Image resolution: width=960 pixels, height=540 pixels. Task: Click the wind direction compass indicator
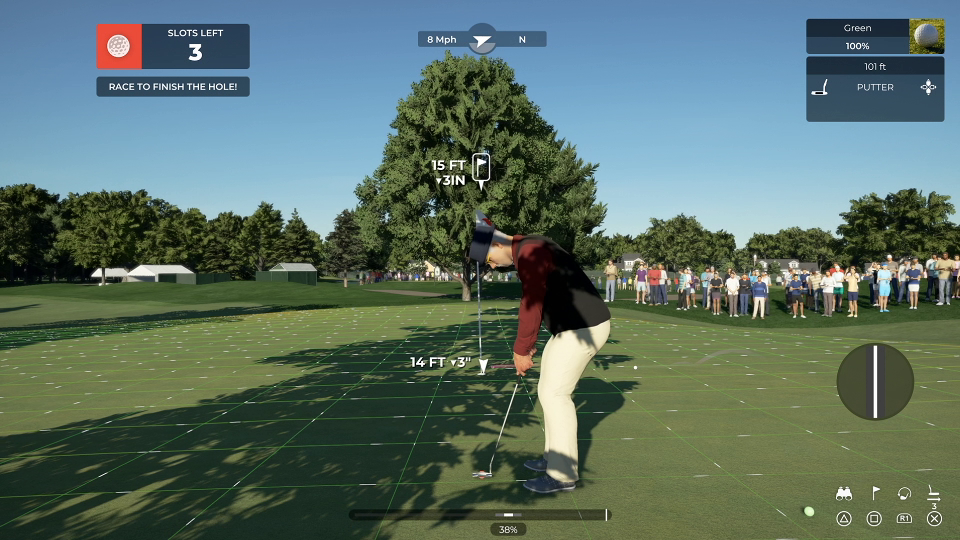coord(482,39)
